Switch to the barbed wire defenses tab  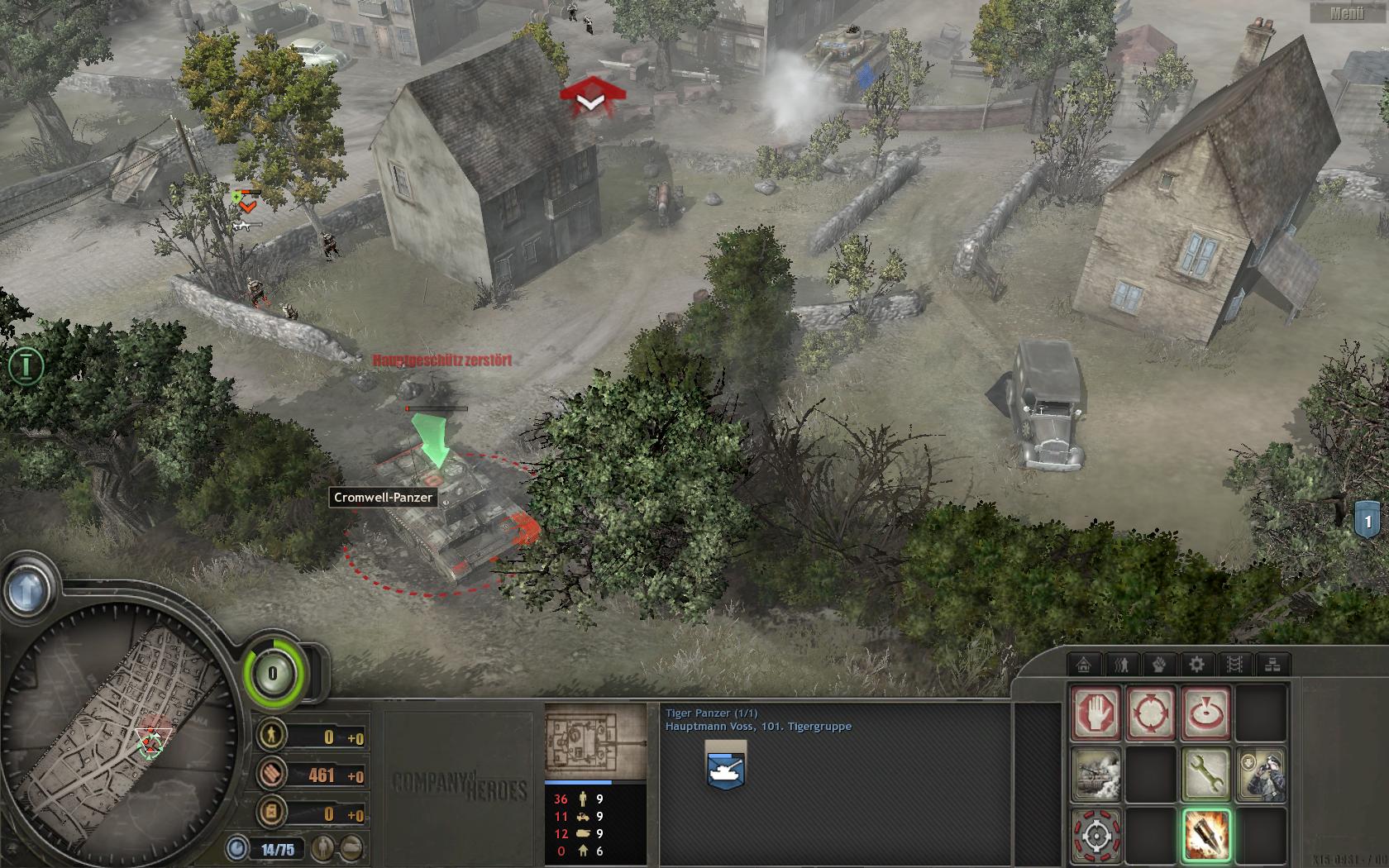coord(1234,664)
